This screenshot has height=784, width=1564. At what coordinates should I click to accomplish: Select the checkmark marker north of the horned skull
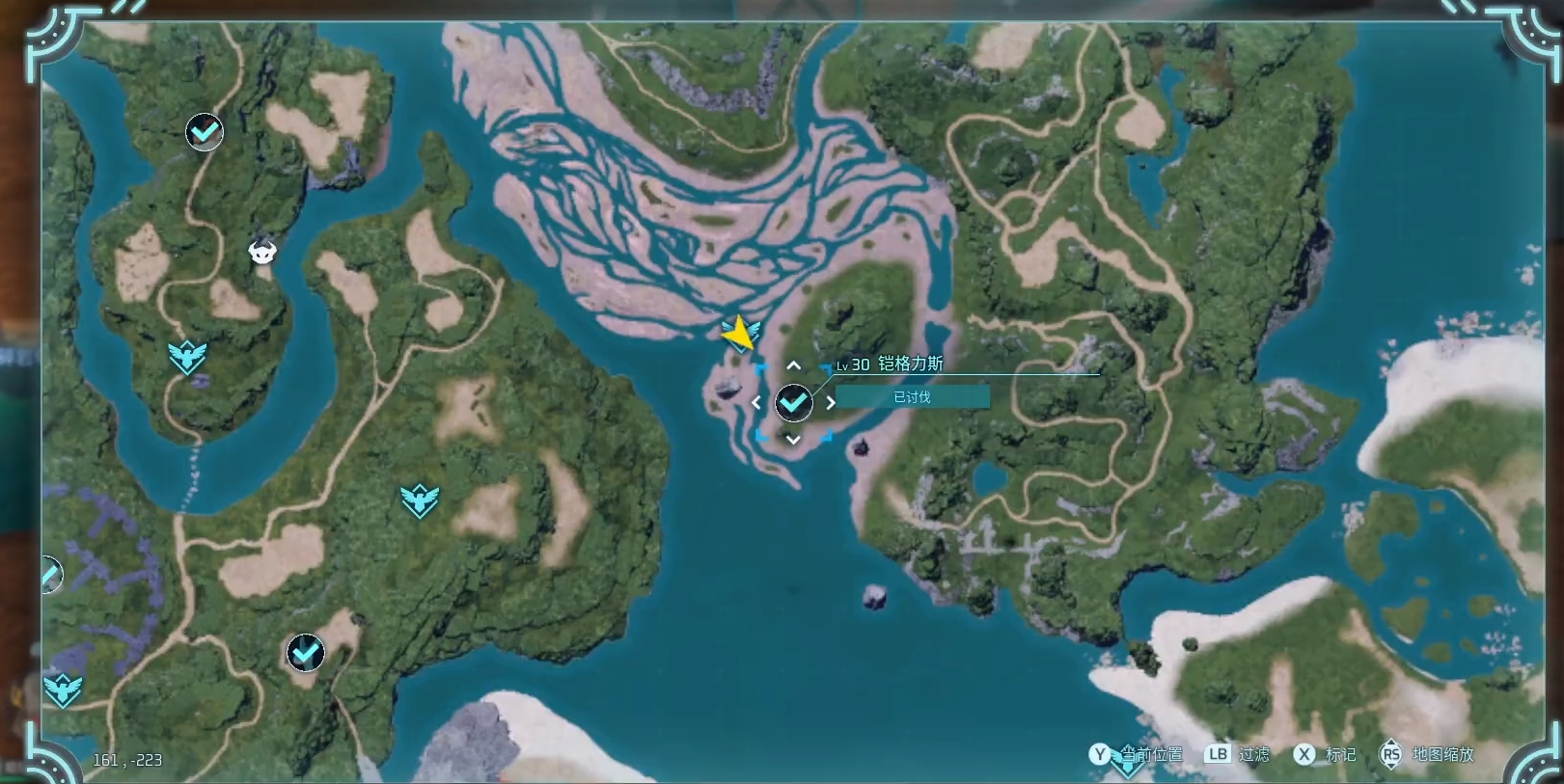205,131
